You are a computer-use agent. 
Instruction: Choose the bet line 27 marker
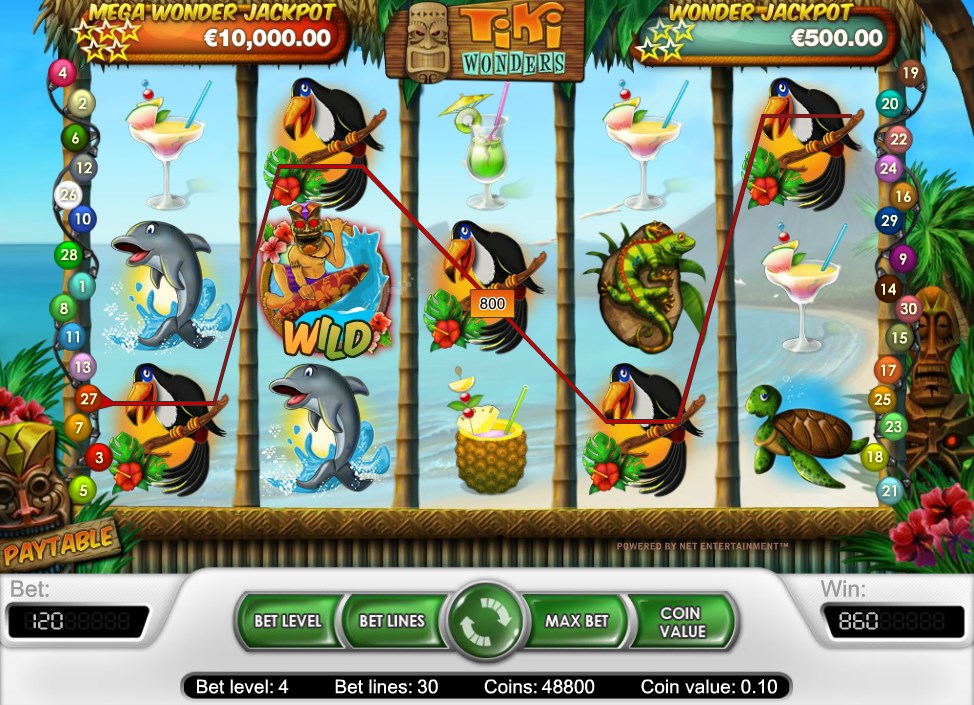[x=88, y=398]
